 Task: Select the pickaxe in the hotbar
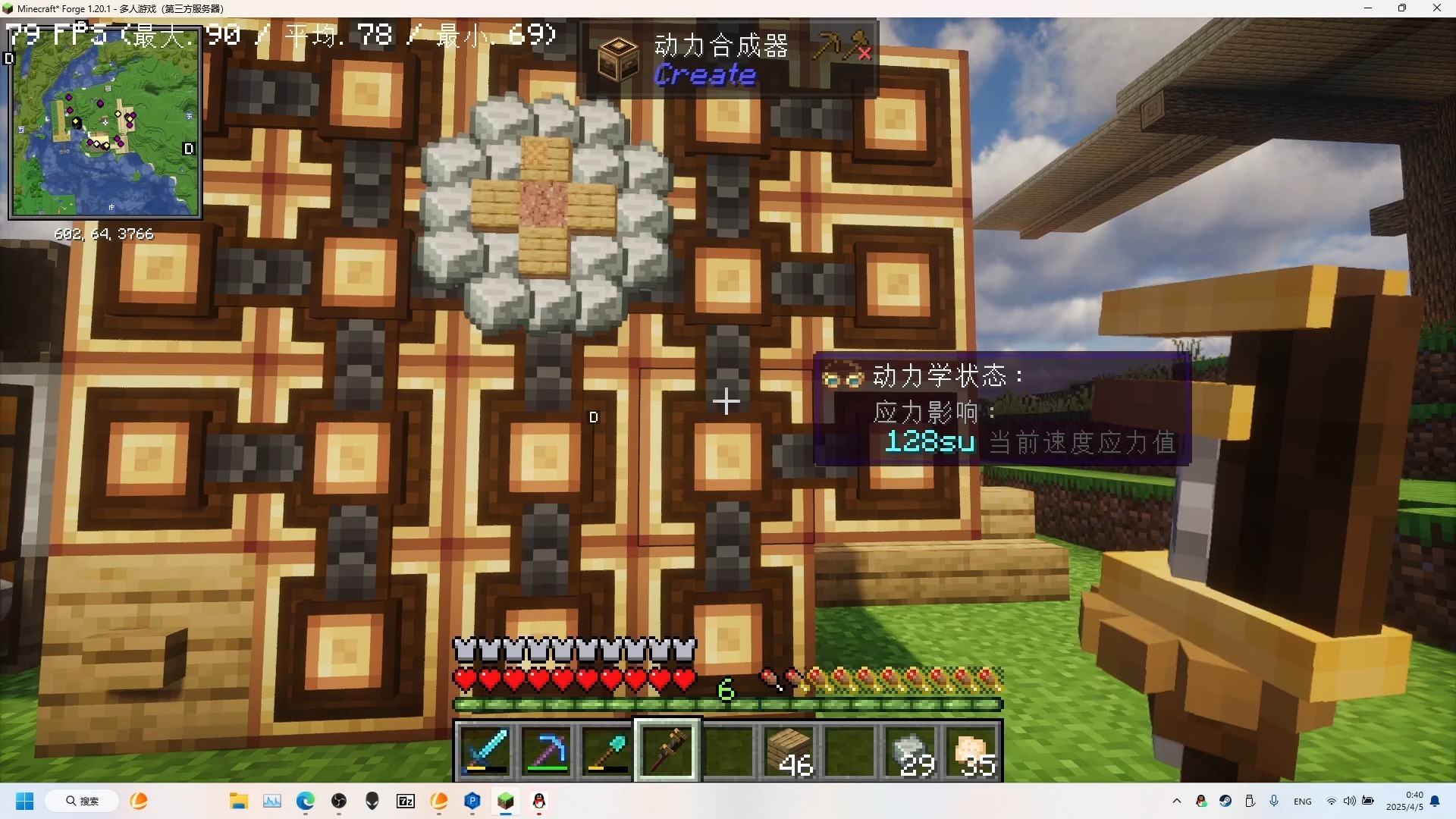click(547, 751)
